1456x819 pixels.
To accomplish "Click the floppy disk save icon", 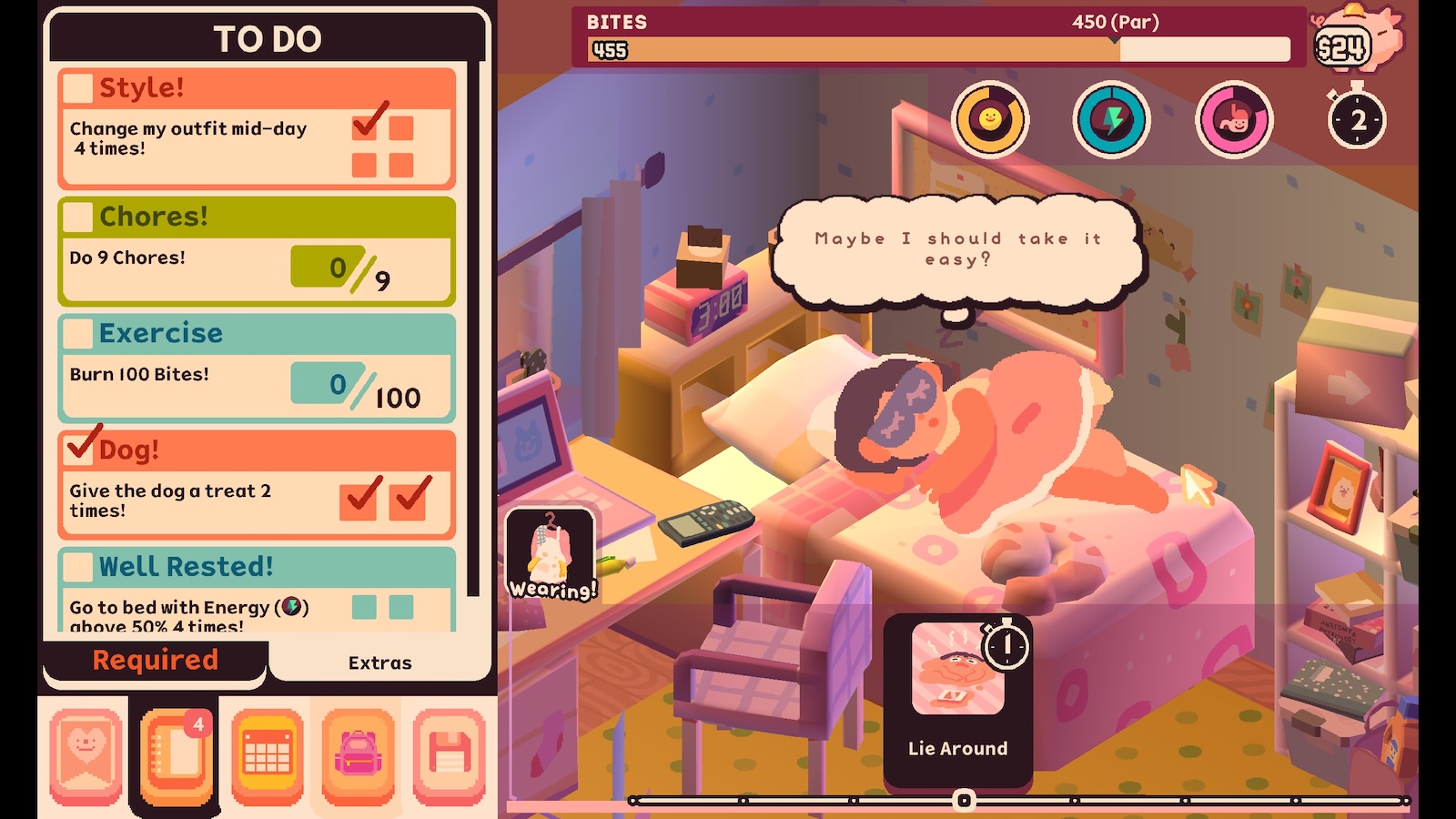I will pos(450,755).
